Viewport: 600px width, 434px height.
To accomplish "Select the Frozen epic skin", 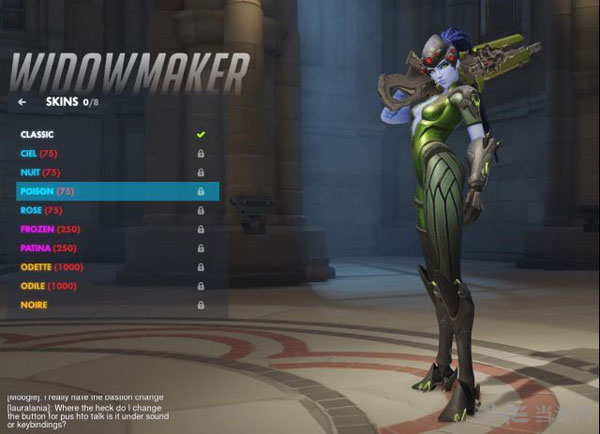I will (48, 229).
